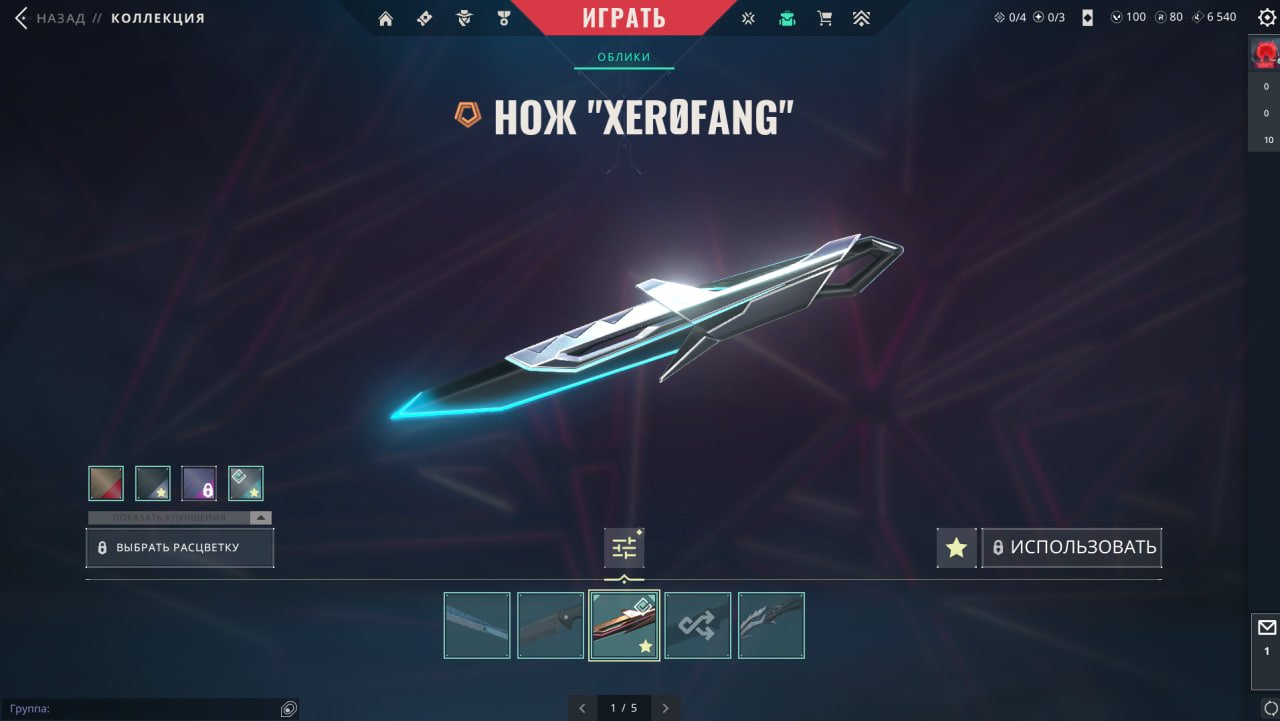This screenshot has height=721, width=1280.
Task: Select the blue blade knife thumbnail
Action: (477, 626)
